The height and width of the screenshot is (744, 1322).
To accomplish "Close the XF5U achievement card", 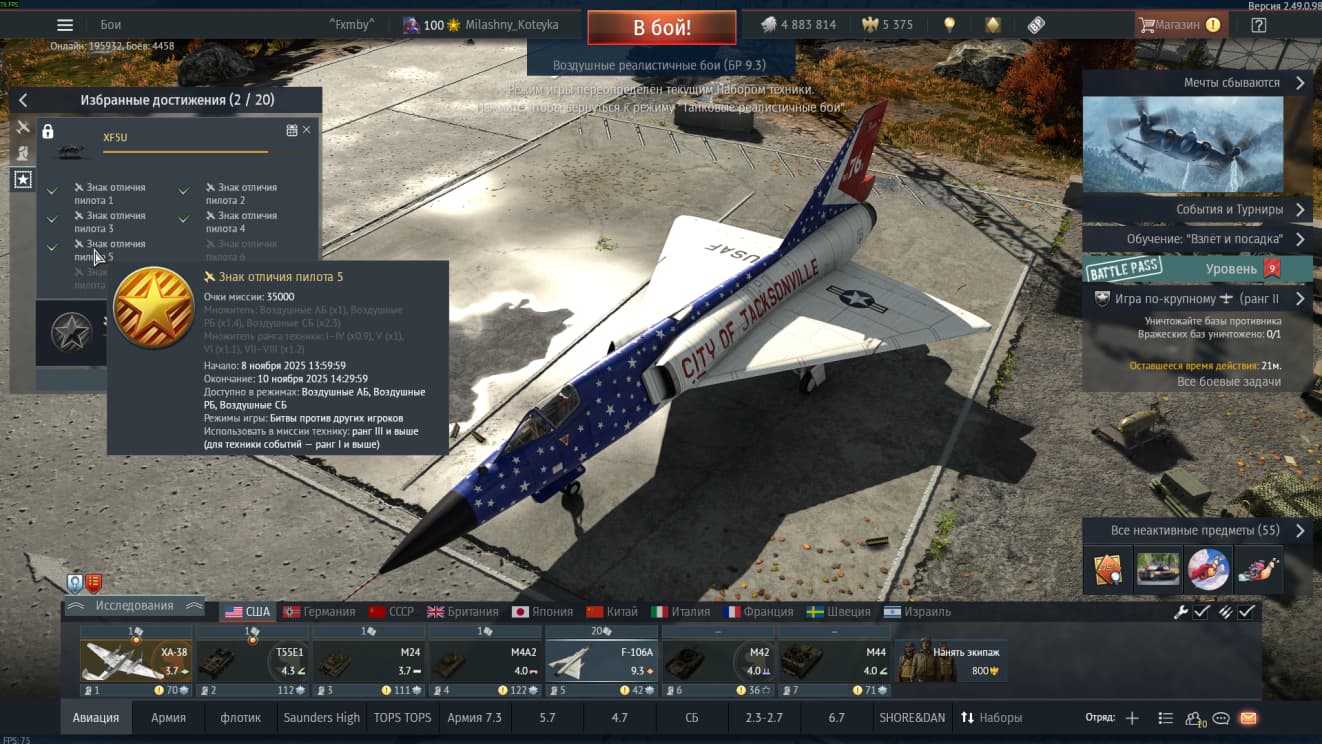I will click(306, 130).
